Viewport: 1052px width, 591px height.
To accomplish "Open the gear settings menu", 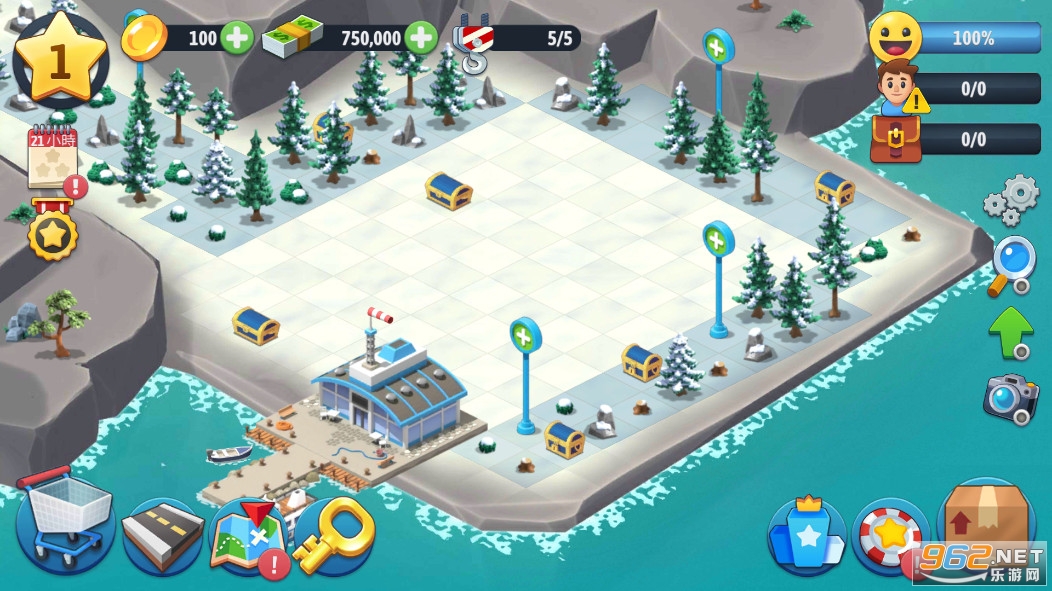I will click(x=1011, y=200).
